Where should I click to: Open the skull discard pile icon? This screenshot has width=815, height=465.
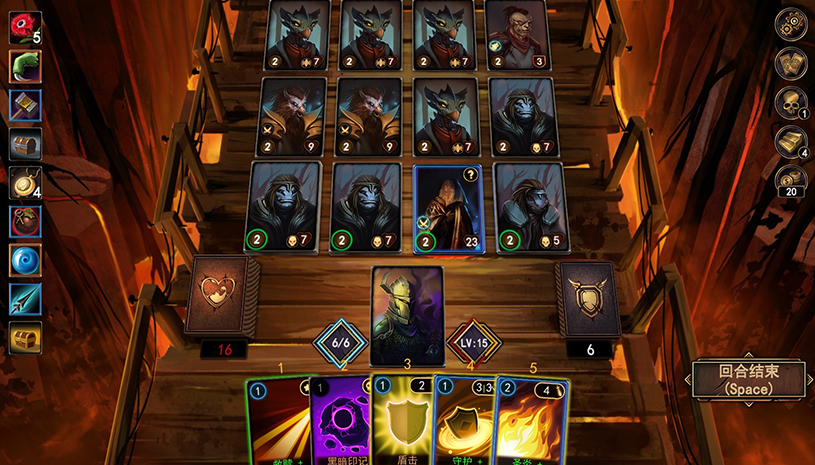(x=792, y=102)
